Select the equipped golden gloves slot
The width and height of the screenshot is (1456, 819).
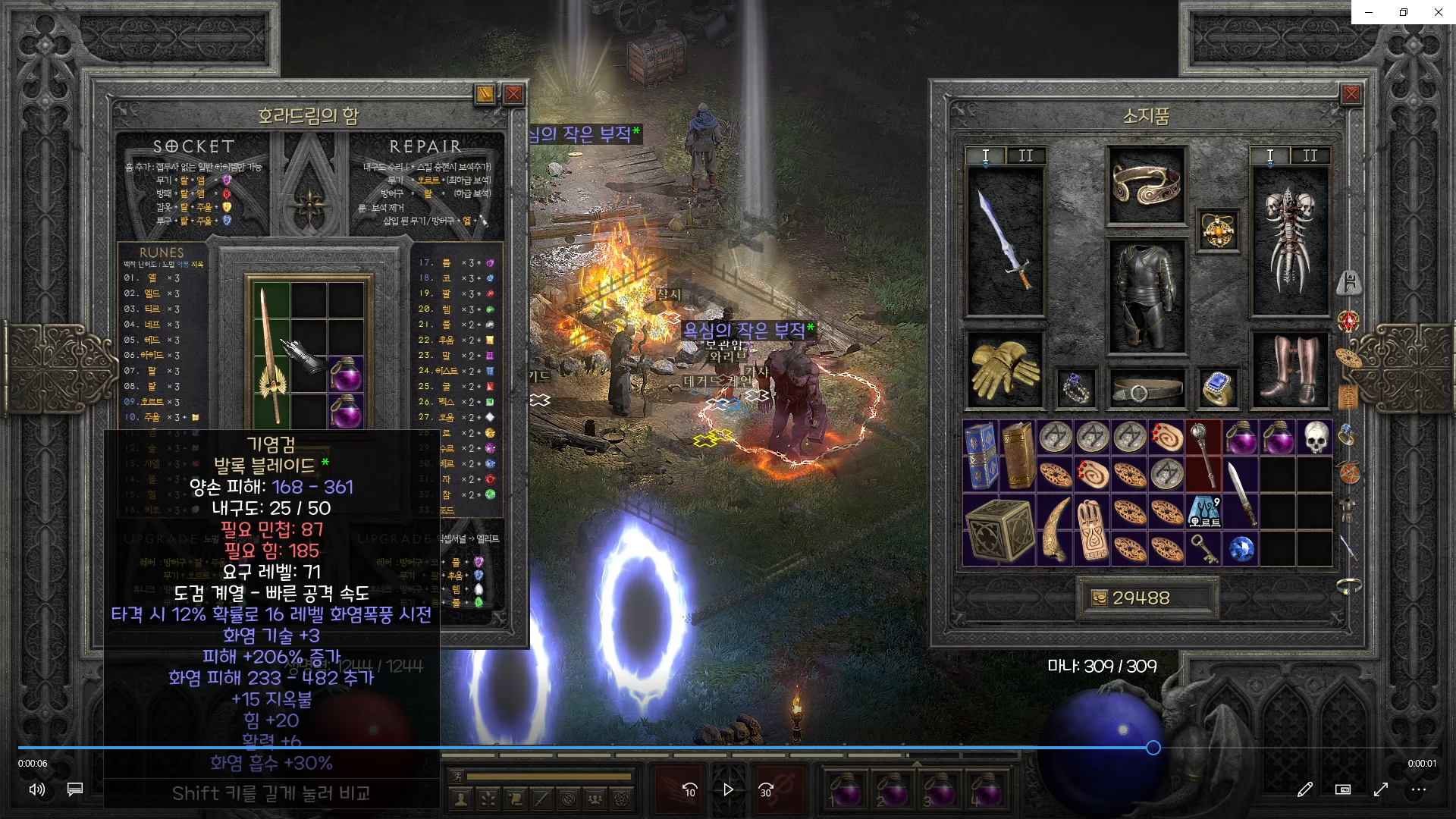point(1004,371)
